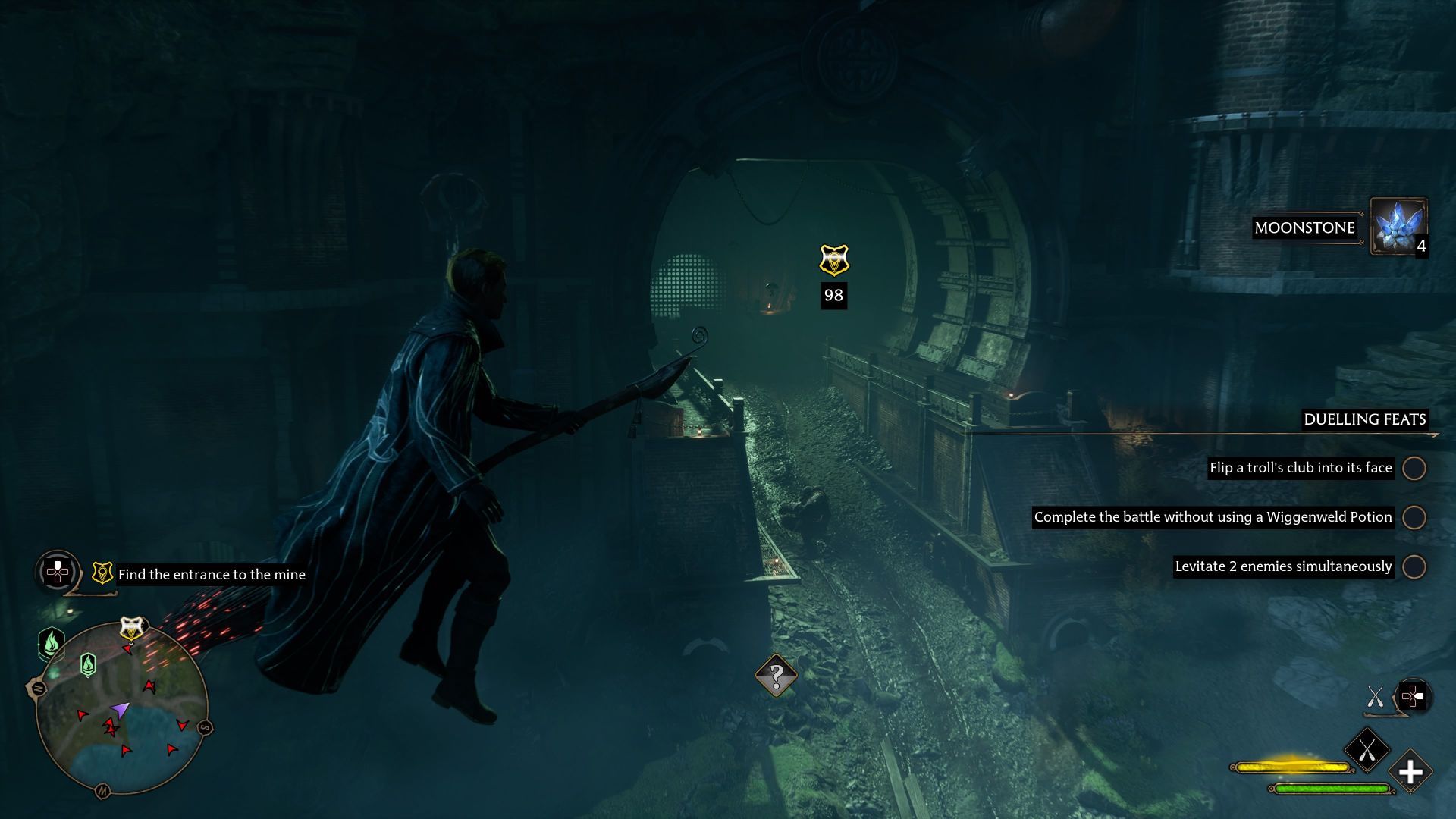Image resolution: width=1456 pixels, height=819 pixels.
Task: Toggle the "Flip a troll's club" feat circle
Action: [1414, 468]
